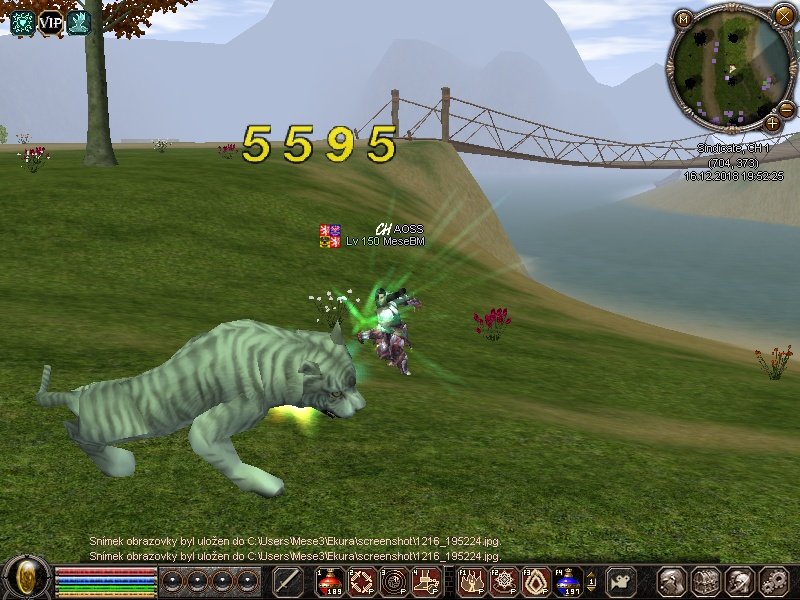Viewport: 800px width, 600px height.
Task: Open system options with the gears icon
Action: tap(773, 581)
